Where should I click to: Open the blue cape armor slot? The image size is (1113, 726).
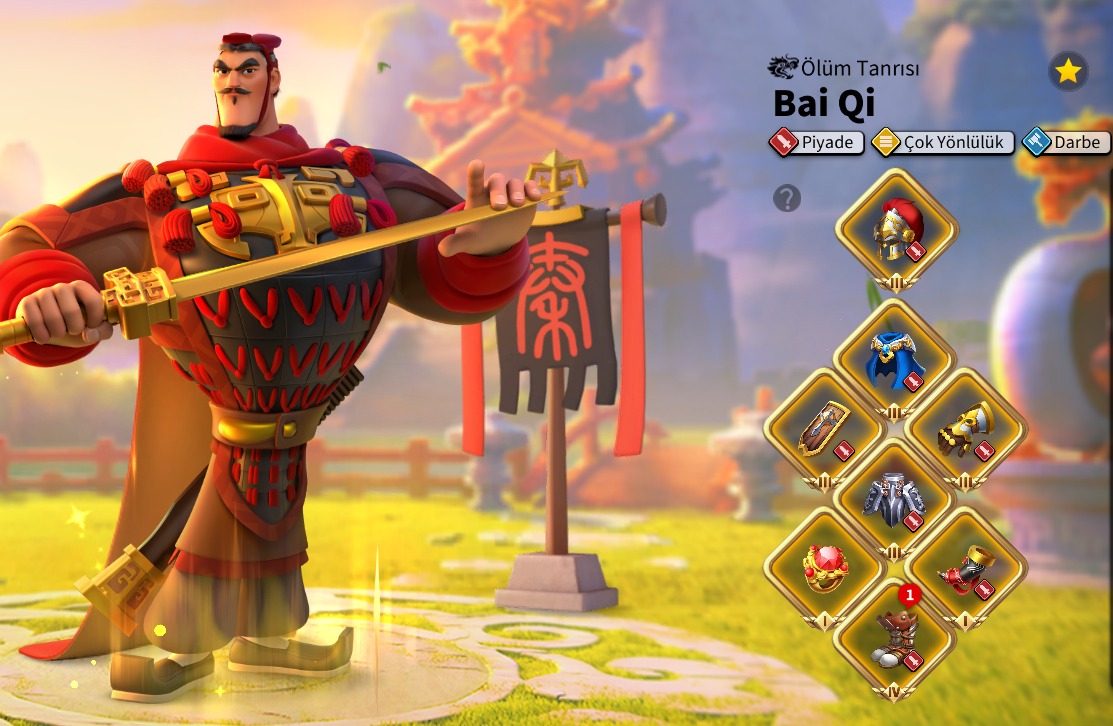[894, 359]
